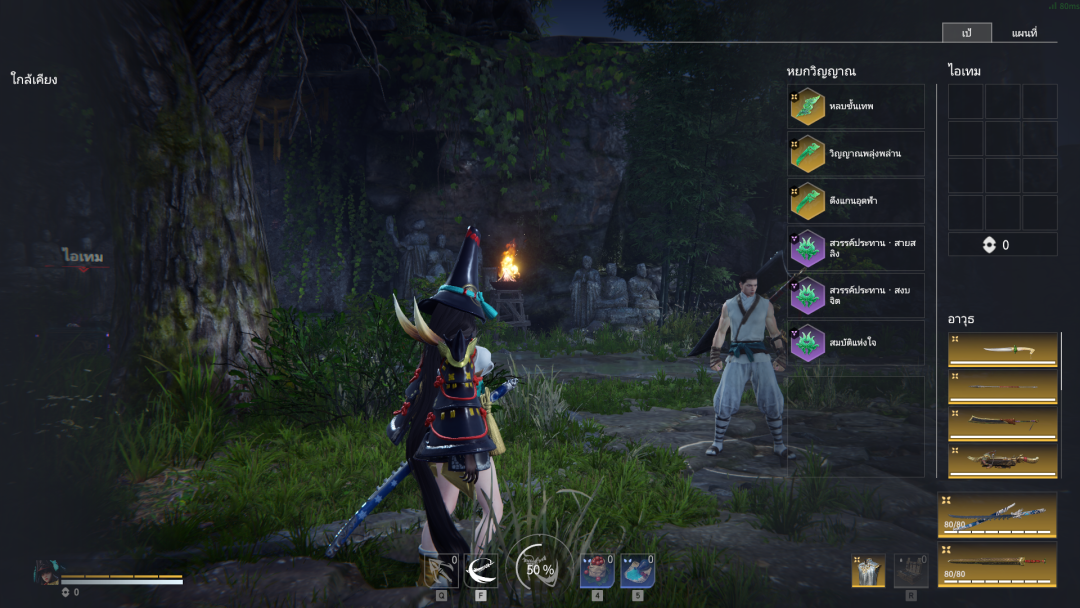Select the equipped blue katana slot
The image size is (1080, 608).
pos(997,514)
